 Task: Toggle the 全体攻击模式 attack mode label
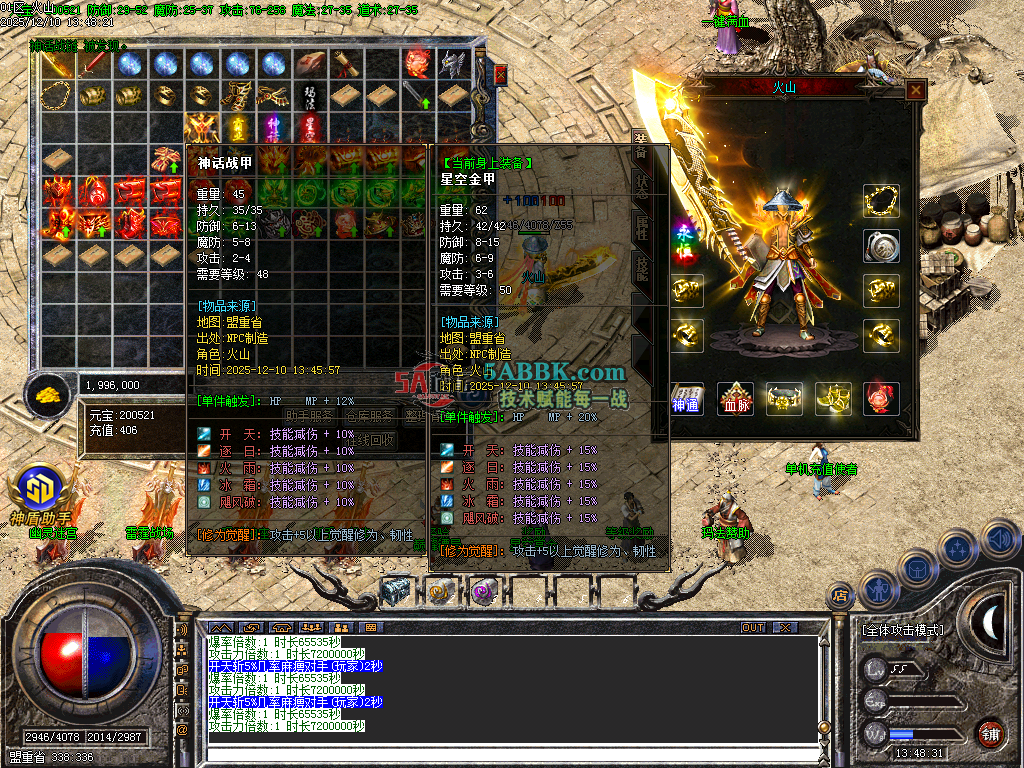[902, 631]
